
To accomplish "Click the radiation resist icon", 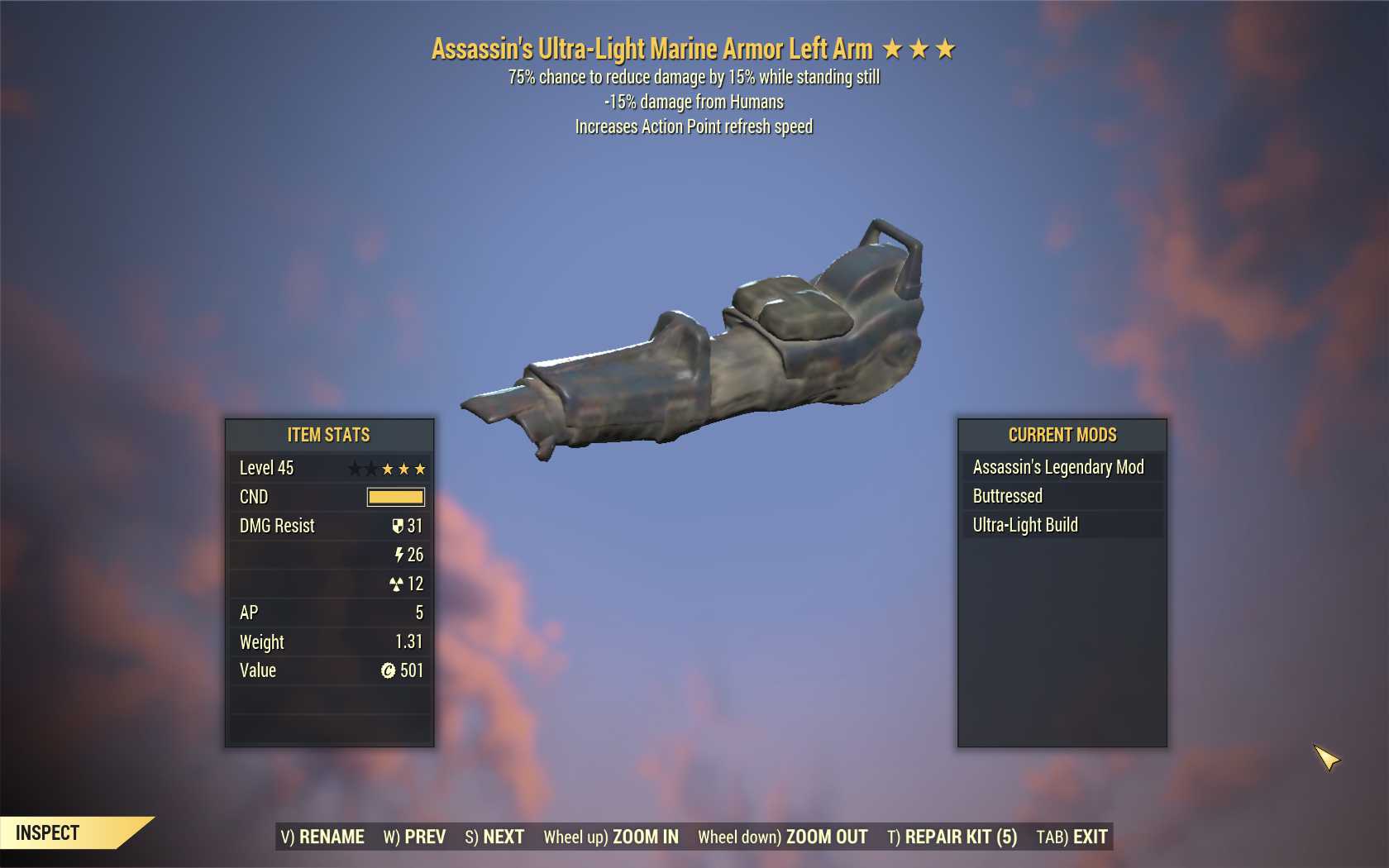I will (400, 584).
